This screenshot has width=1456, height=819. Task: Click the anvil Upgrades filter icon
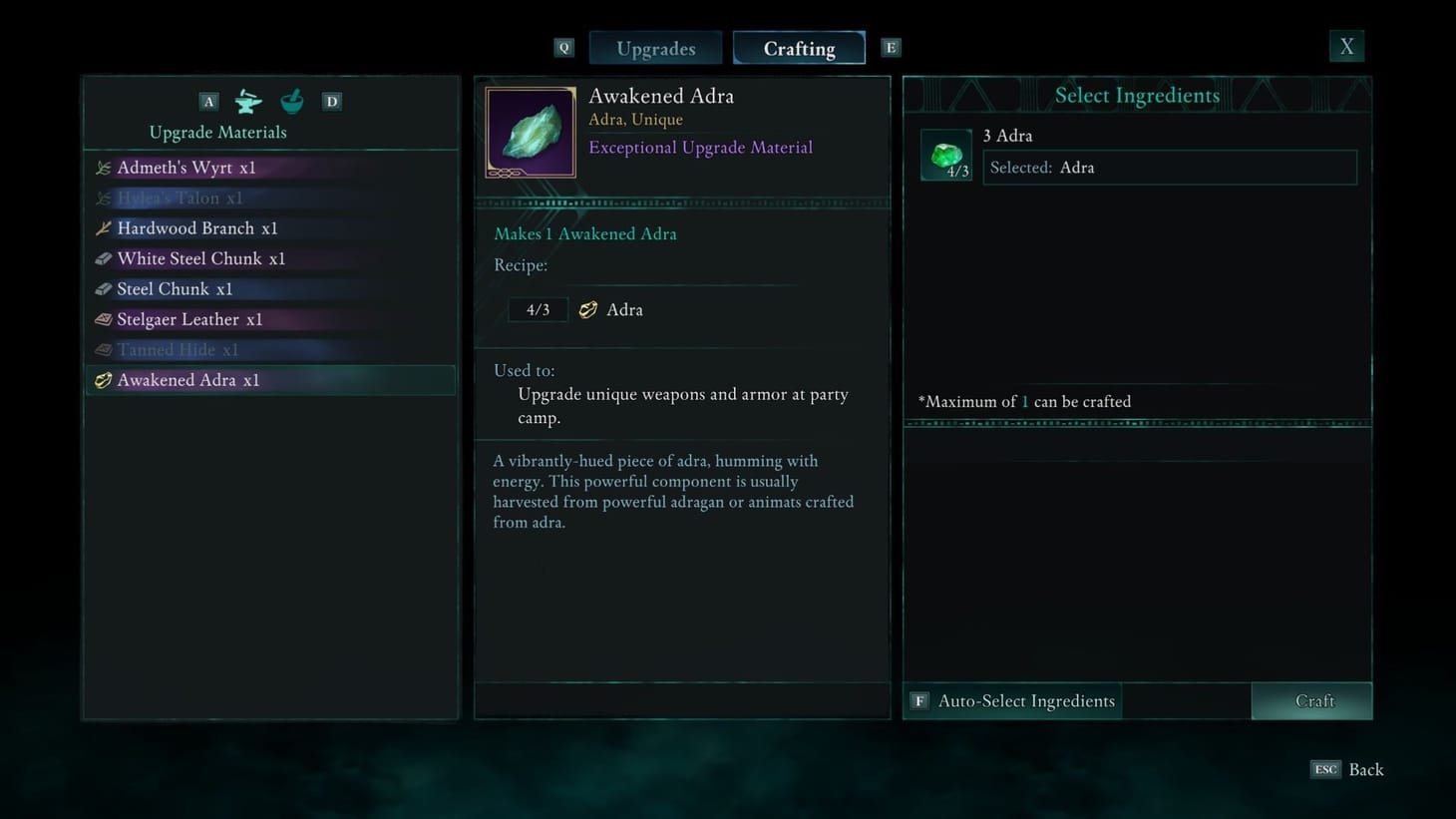[246, 100]
